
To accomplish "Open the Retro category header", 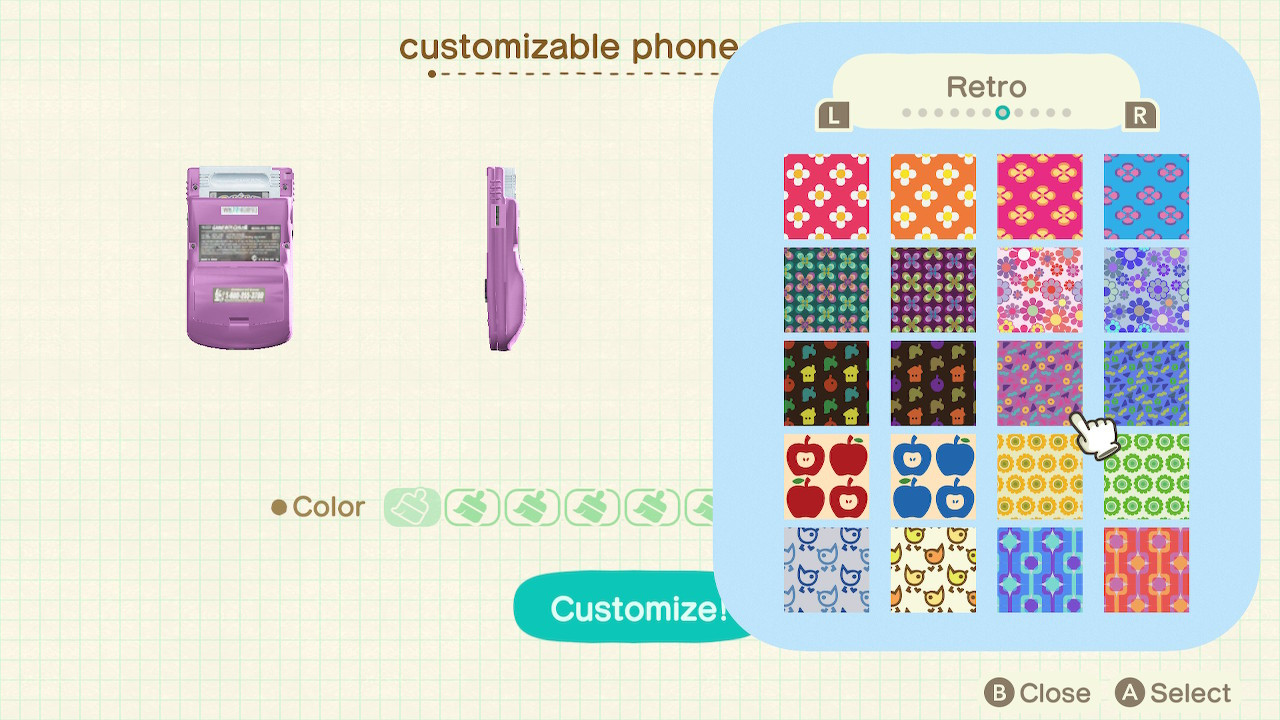I will [x=986, y=87].
